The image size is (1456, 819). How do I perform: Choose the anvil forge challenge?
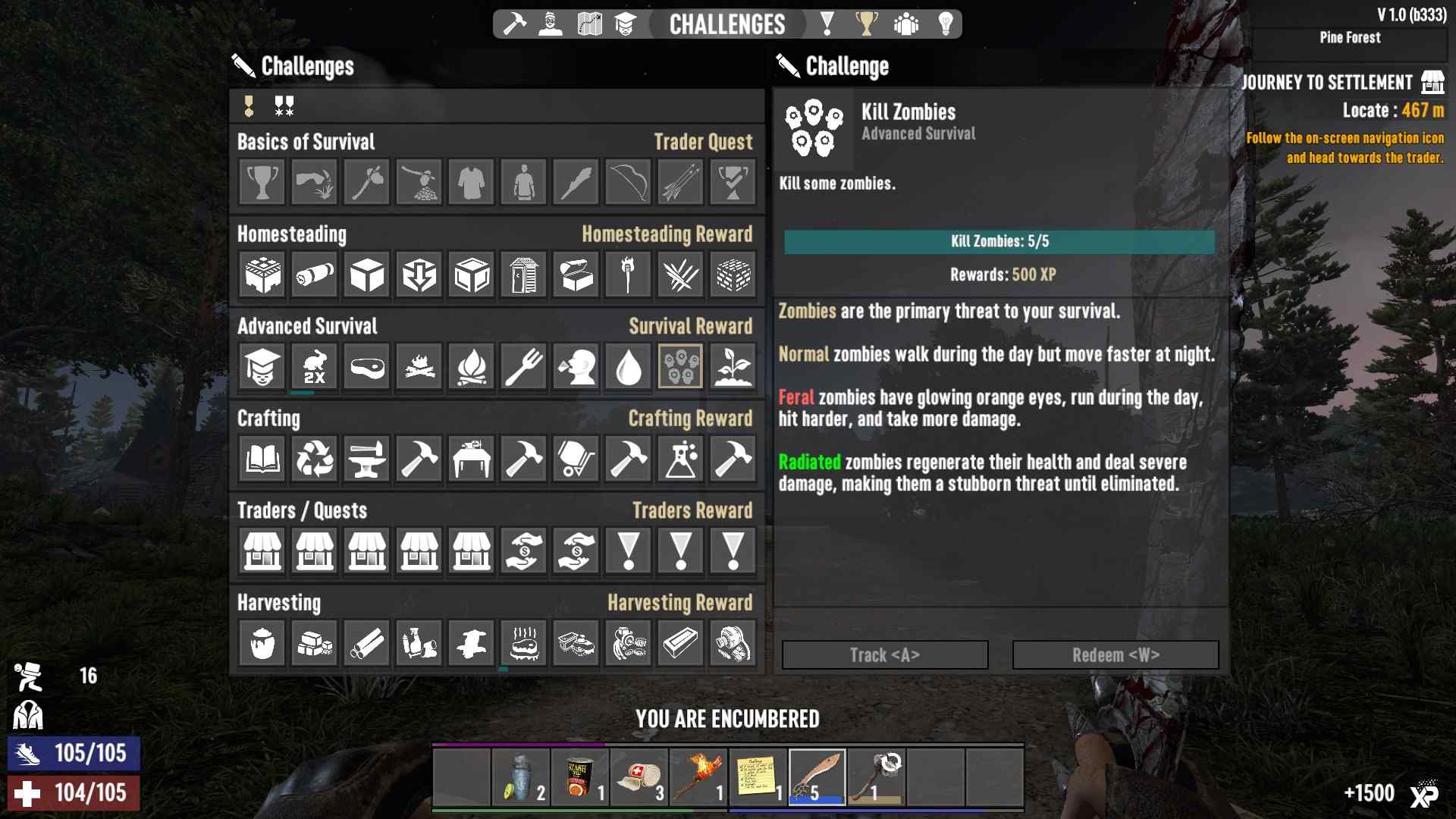pos(367,459)
